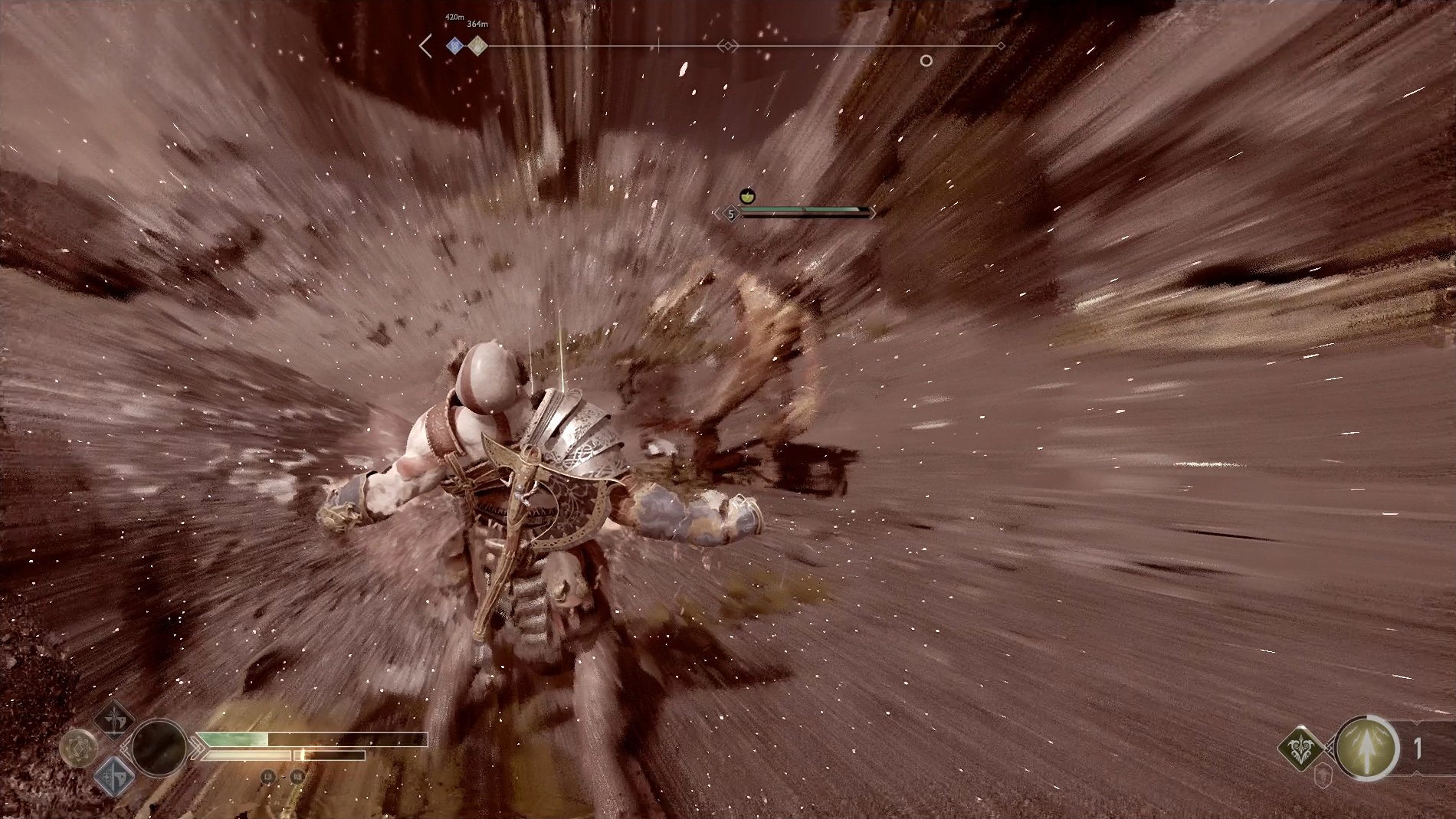Click the blue 420m quest marker on compass
Screen dimensions: 1456x819
(454, 45)
